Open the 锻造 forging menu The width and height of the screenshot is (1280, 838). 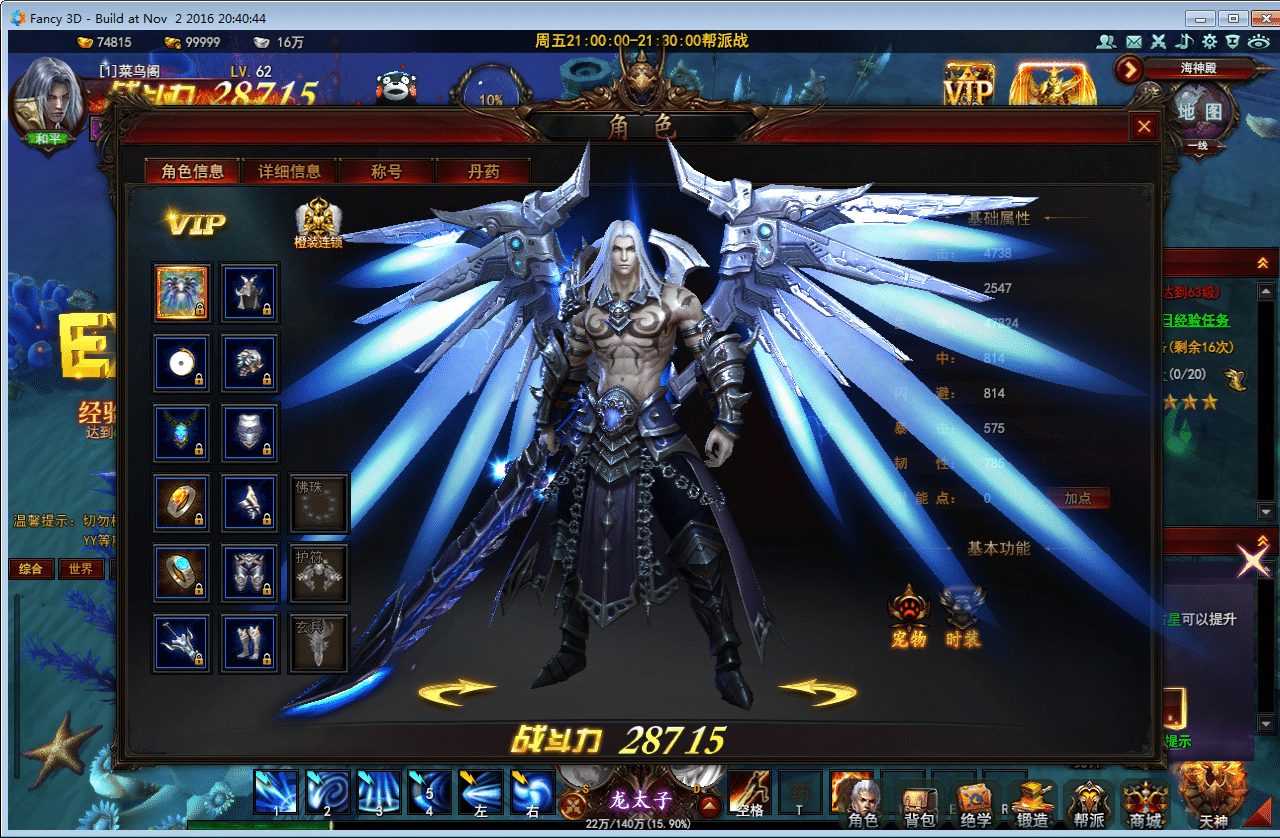[x=1032, y=803]
